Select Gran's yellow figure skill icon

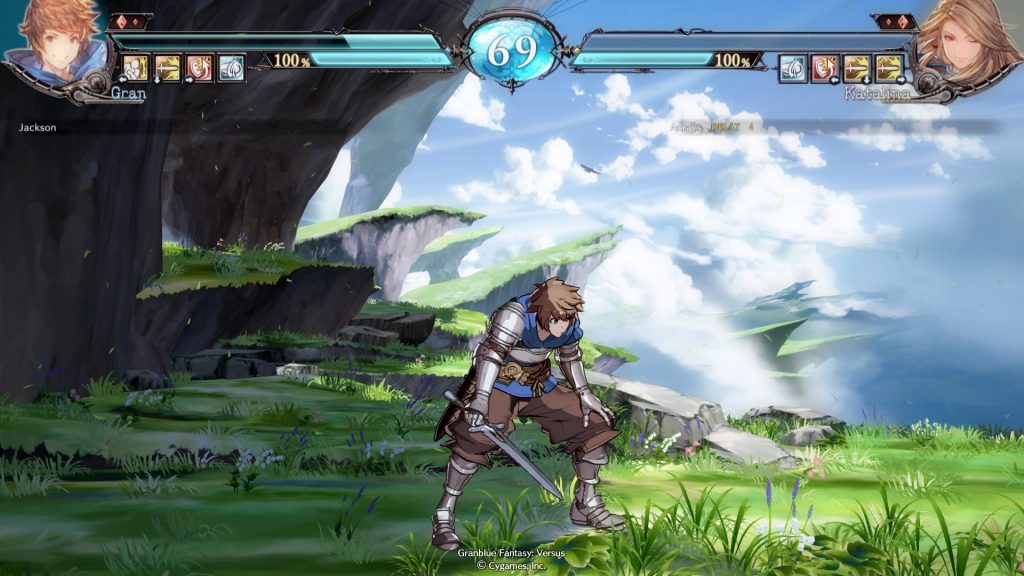136,67
